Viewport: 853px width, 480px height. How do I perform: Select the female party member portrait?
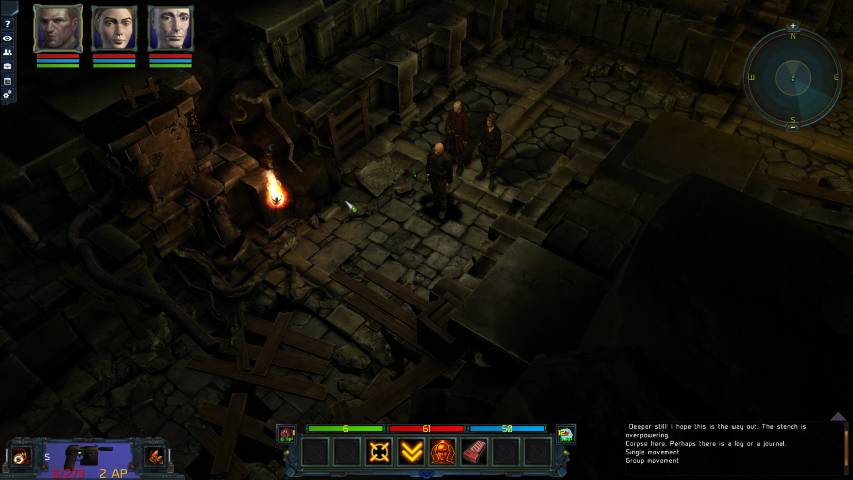click(x=114, y=28)
